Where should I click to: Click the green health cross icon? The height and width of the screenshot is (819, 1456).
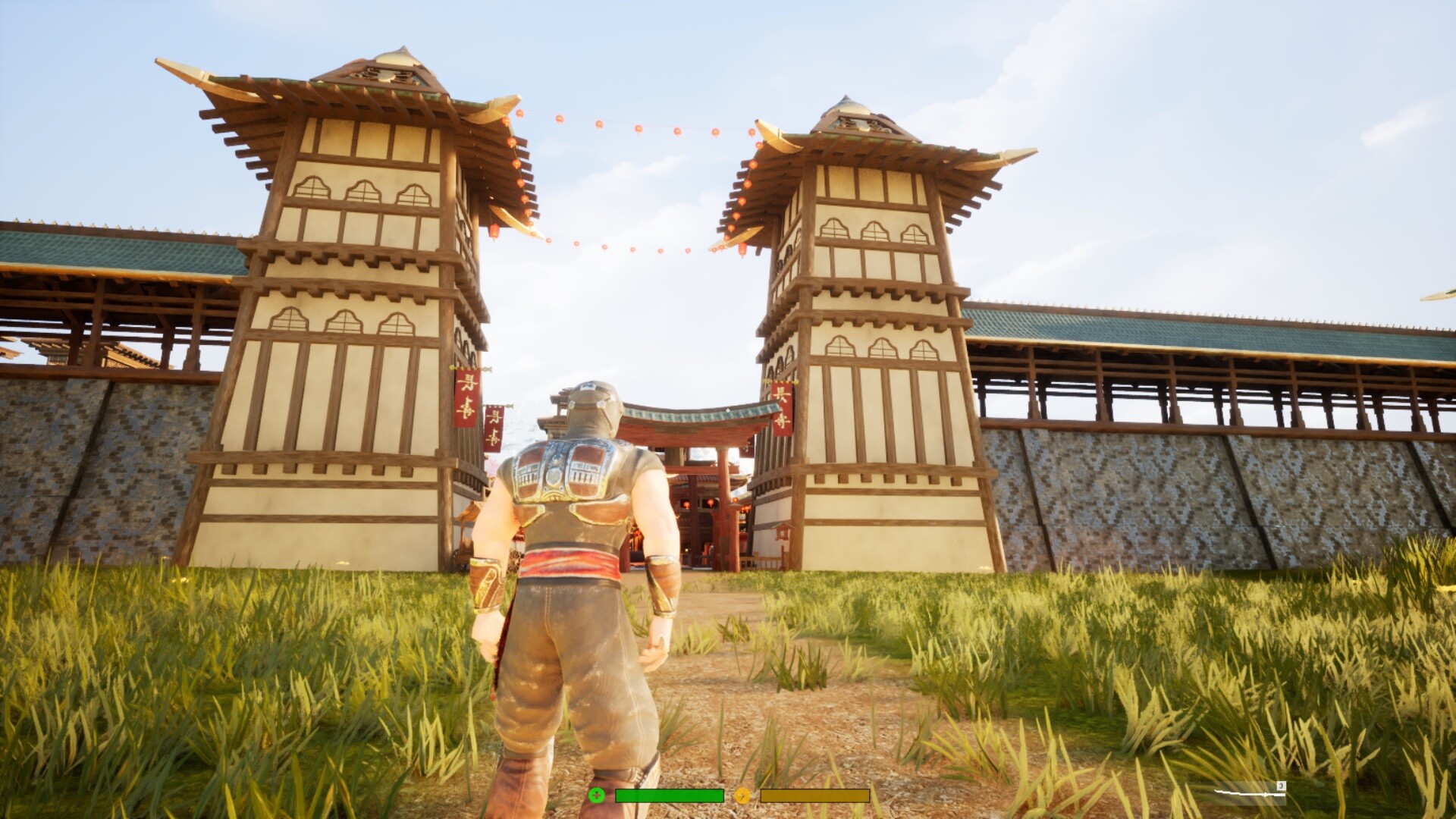pyautogui.click(x=598, y=795)
